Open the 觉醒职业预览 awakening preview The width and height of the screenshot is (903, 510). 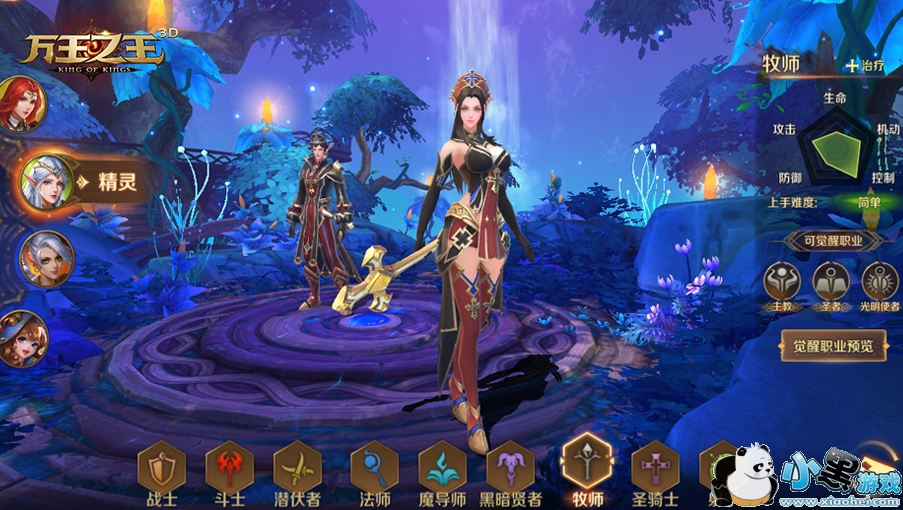tap(833, 346)
